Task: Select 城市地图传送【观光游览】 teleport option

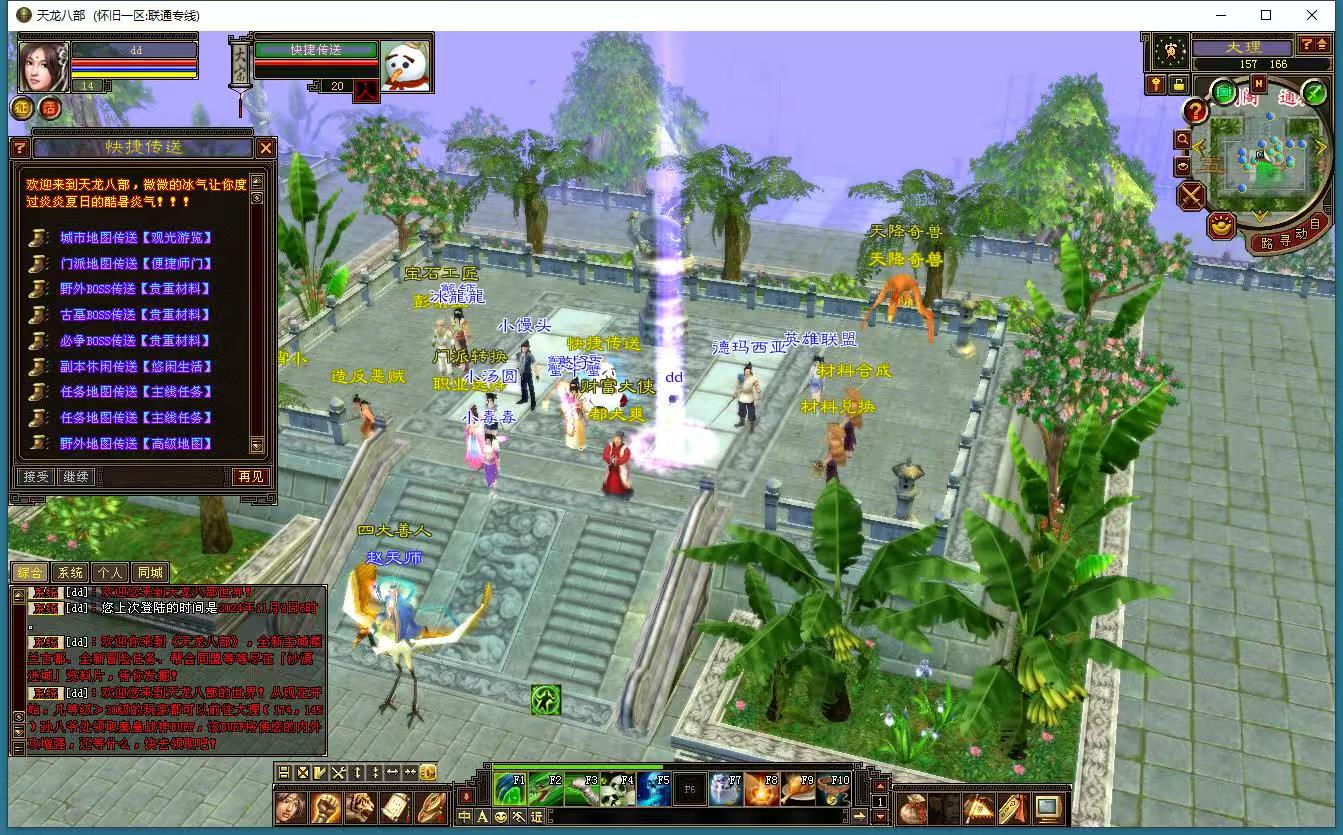Action: pyautogui.click(x=135, y=238)
